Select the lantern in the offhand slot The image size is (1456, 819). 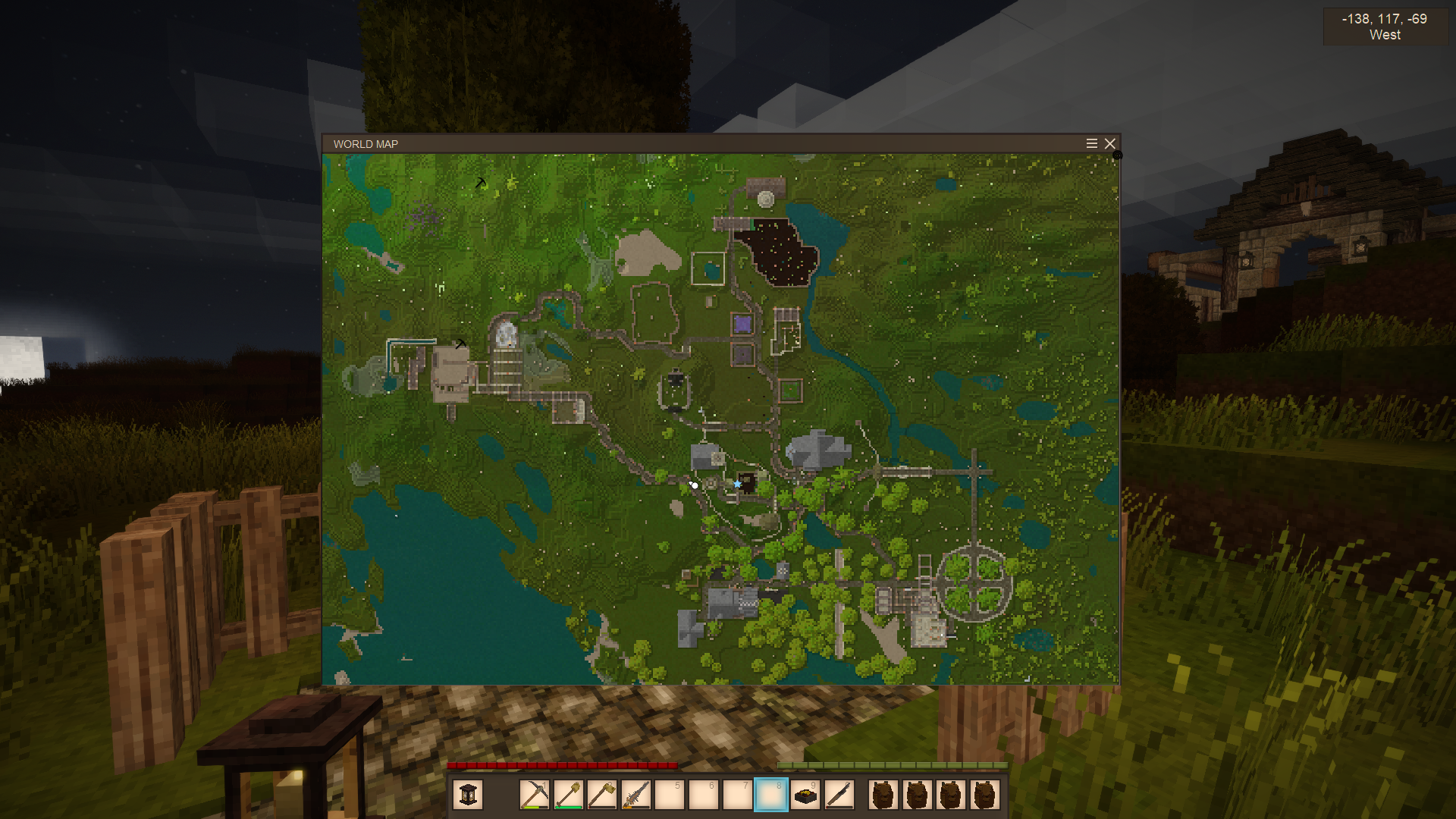[468, 795]
